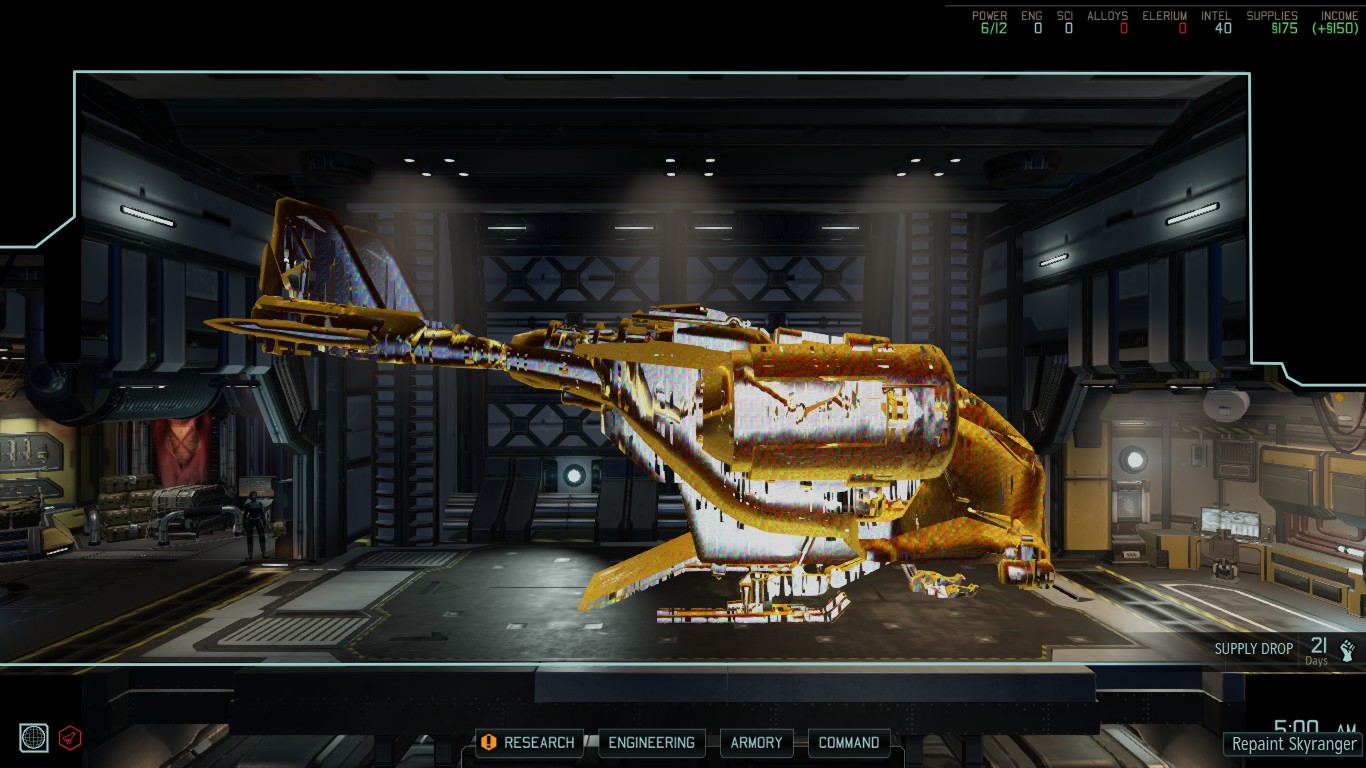Show the Supply Drop tracker

pos(1285,649)
